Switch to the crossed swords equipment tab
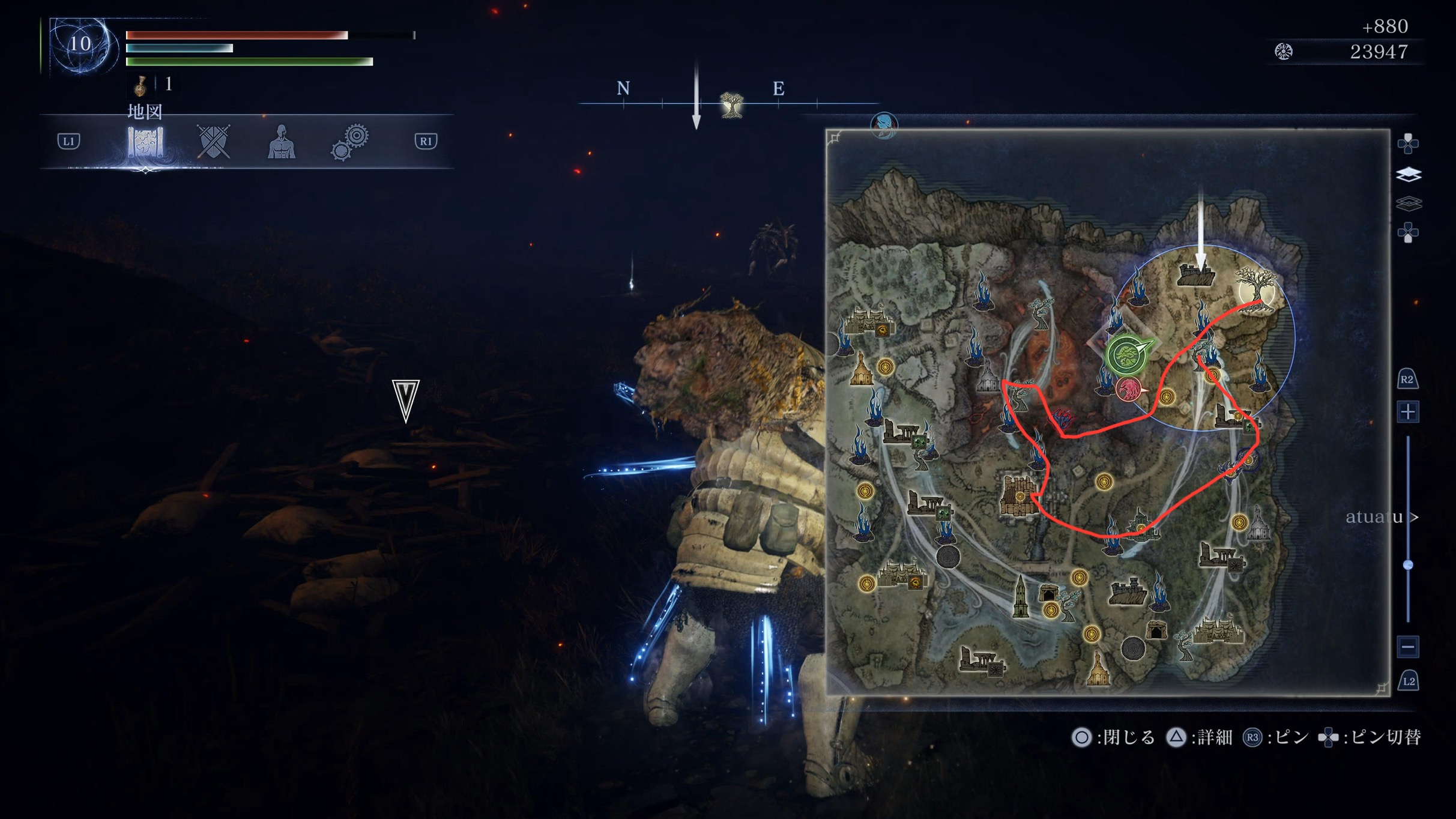The height and width of the screenshot is (819, 1456). pos(214,142)
